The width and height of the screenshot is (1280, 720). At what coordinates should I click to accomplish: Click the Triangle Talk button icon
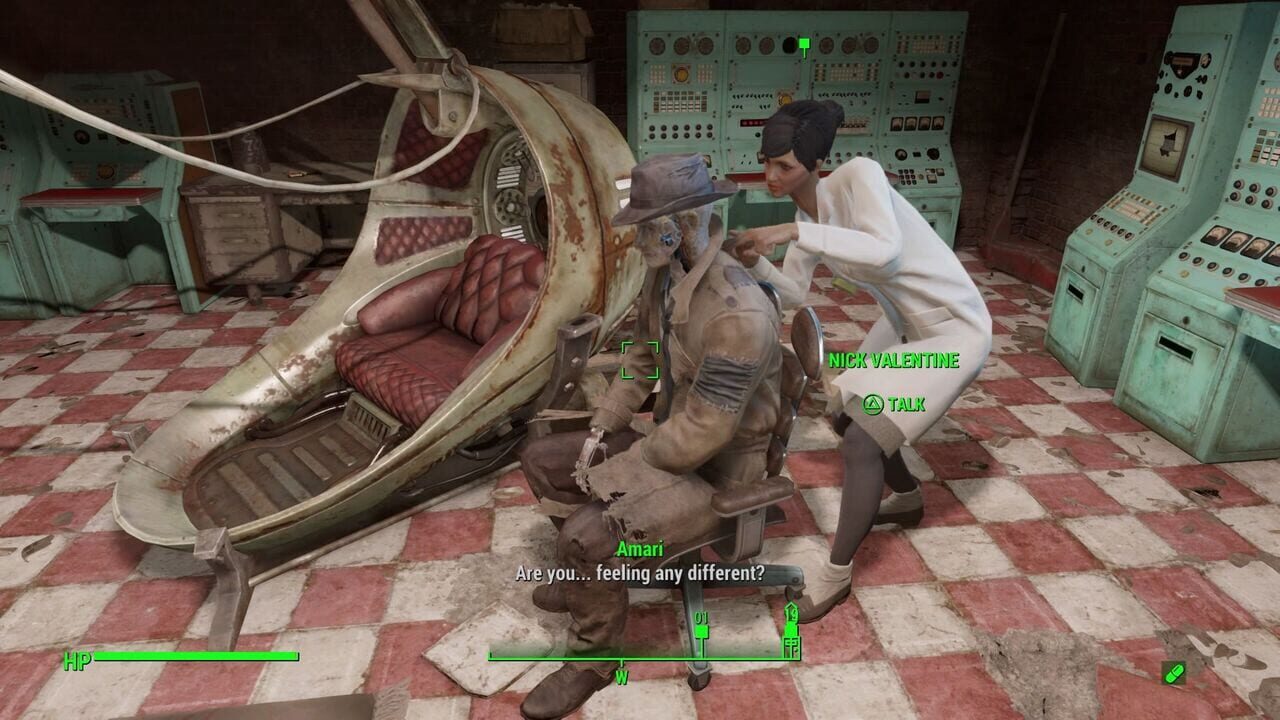874,404
